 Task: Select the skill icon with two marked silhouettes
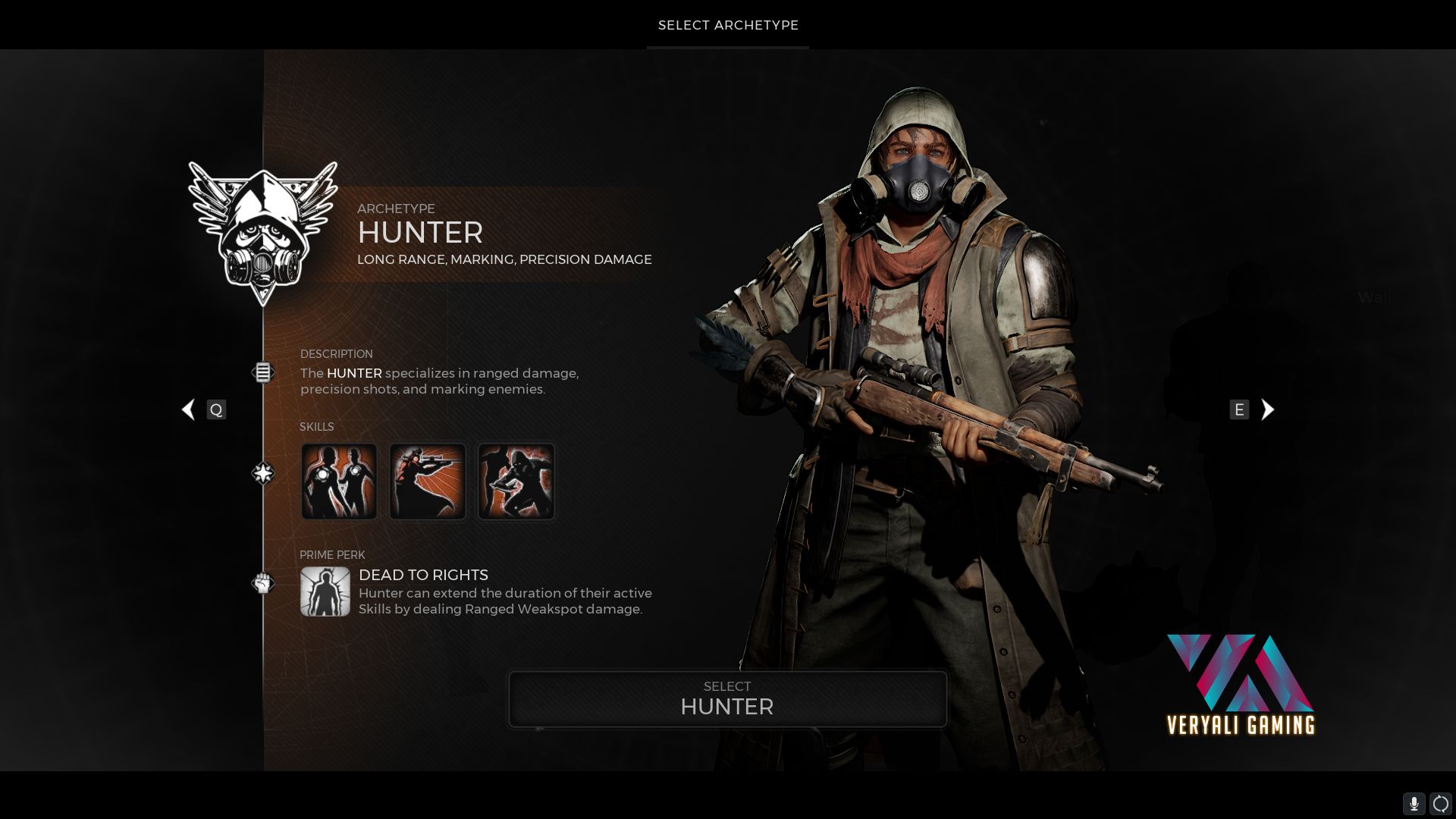[x=339, y=482]
